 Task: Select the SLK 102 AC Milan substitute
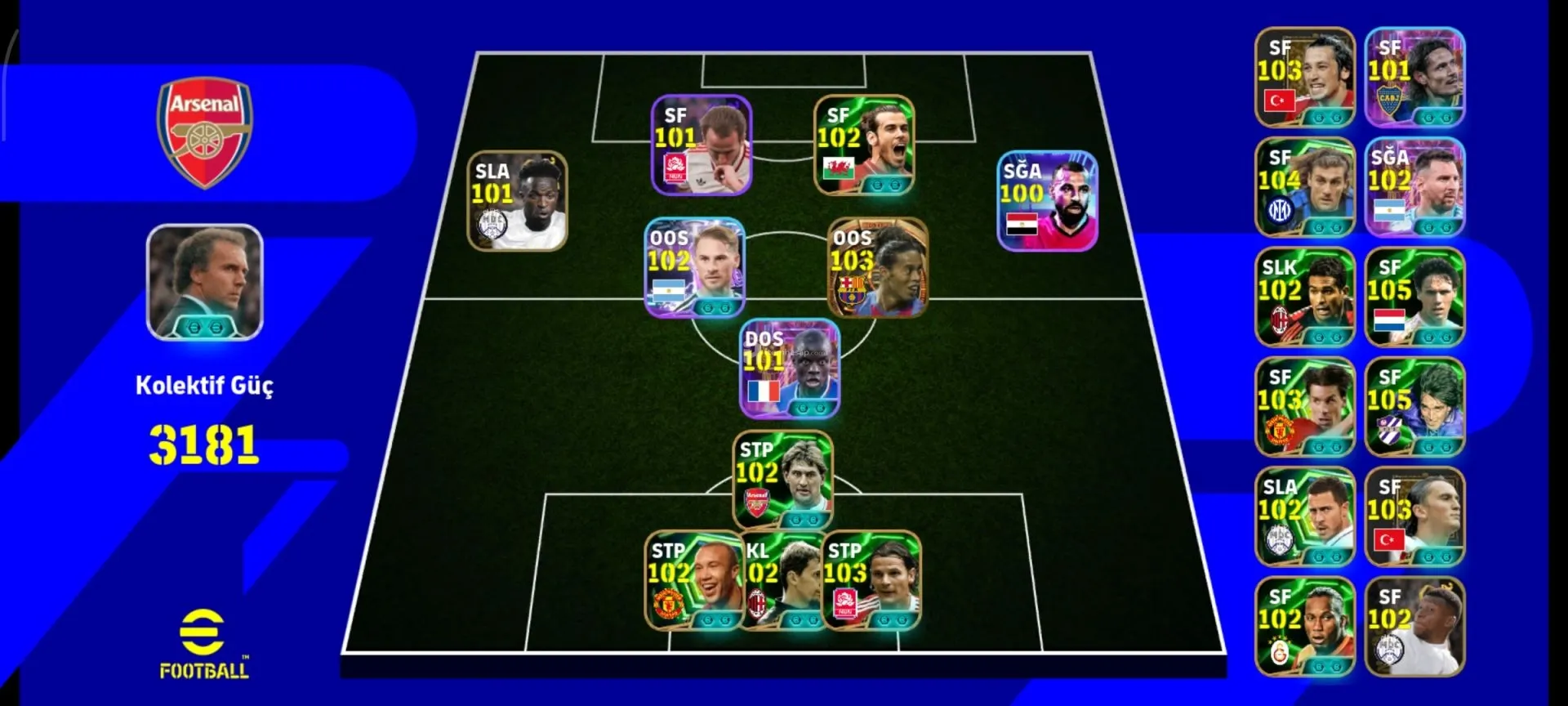[x=1304, y=297]
